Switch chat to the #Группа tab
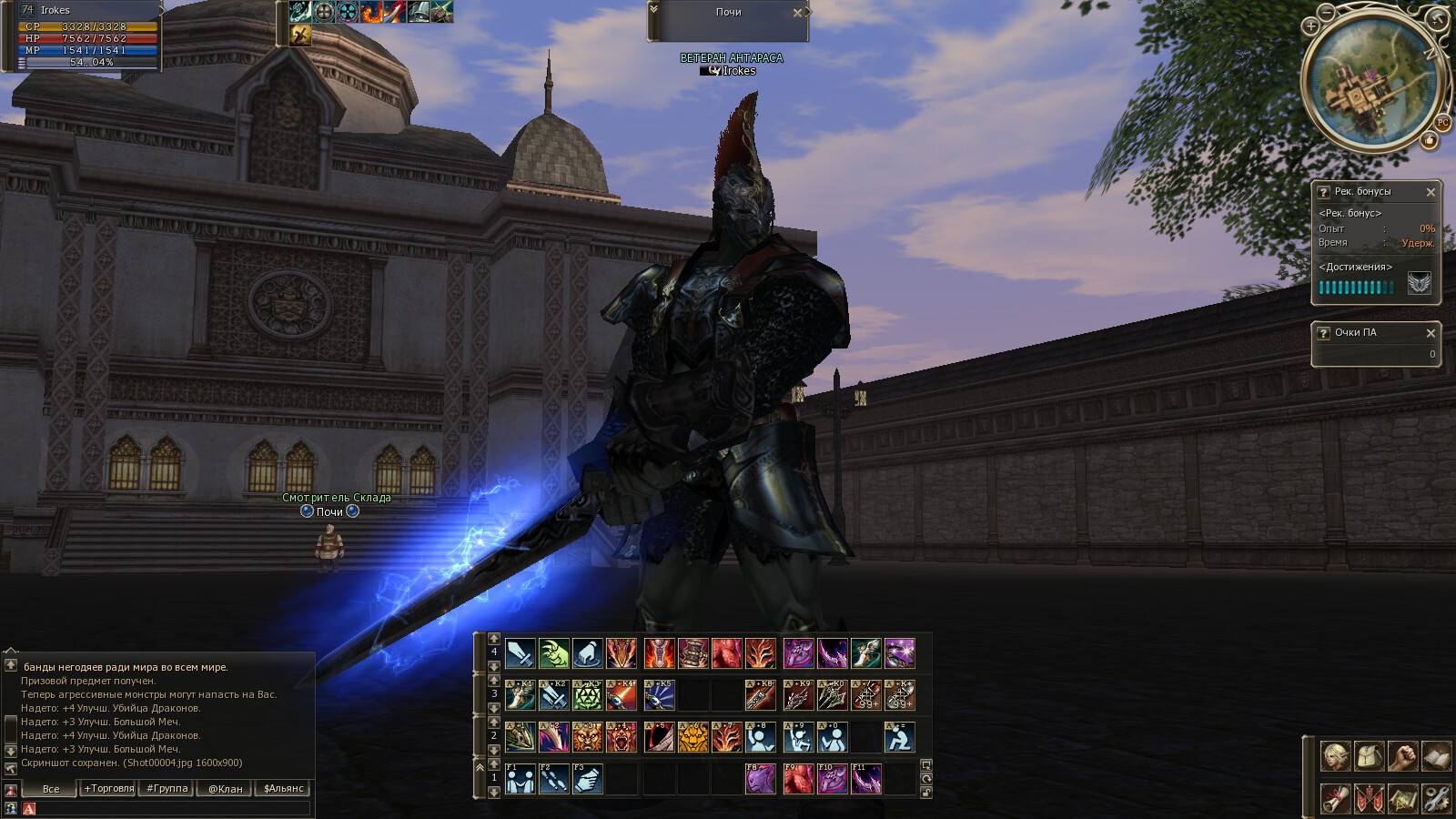 point(167,789)
